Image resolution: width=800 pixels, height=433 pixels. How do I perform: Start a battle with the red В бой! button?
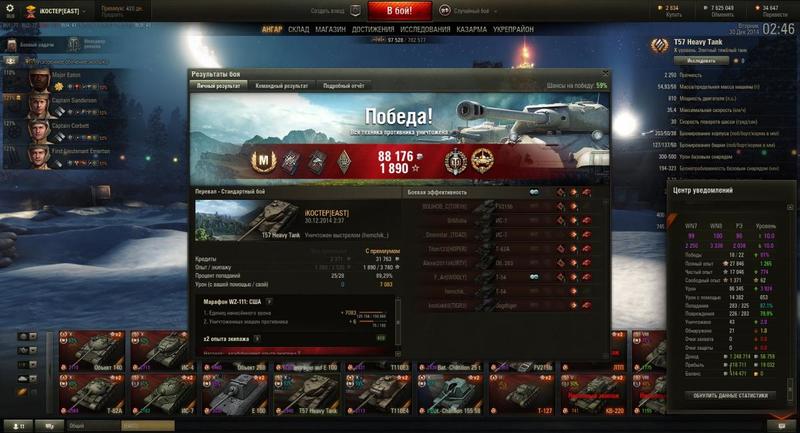(400, 11)
